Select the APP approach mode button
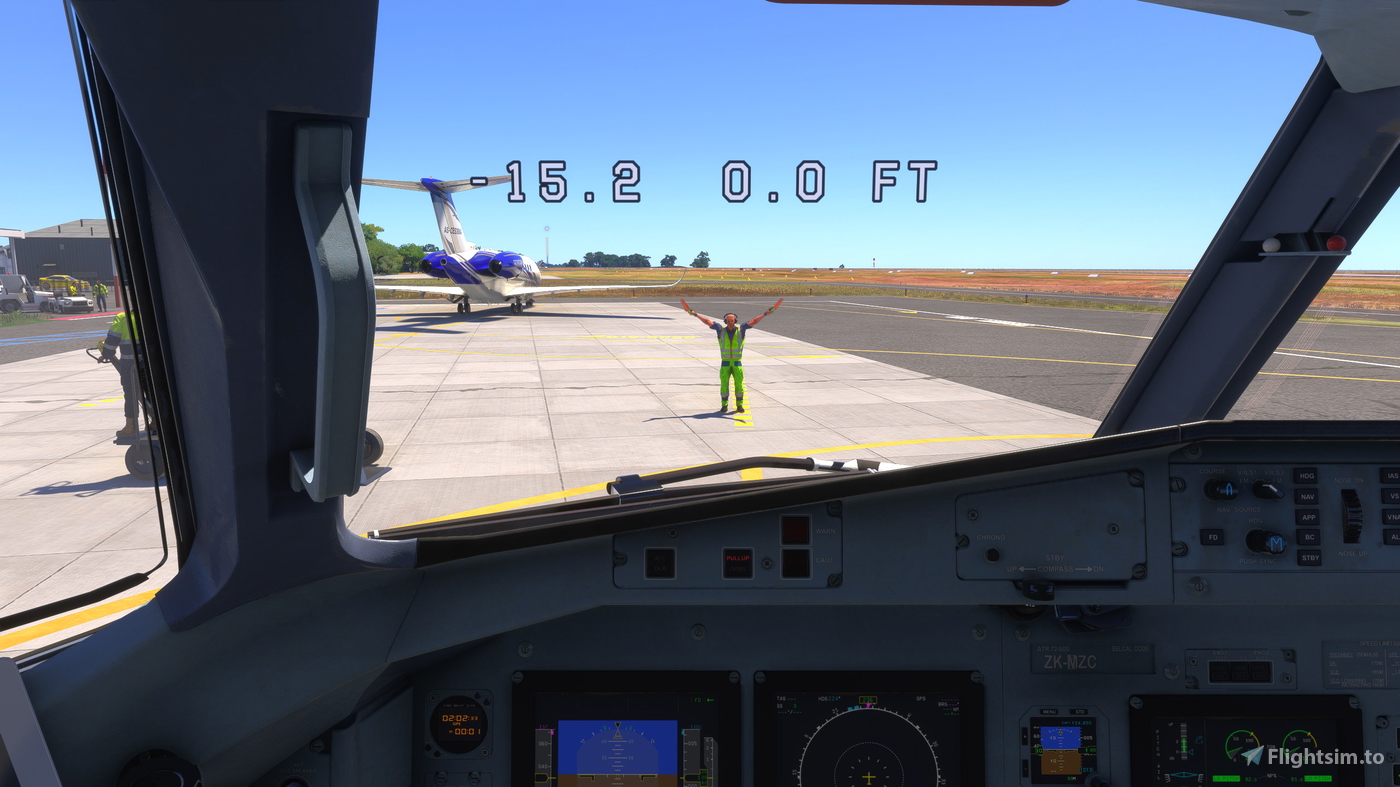The image size is (1400, 787). pyautogui.click(x=1309, y=518)
